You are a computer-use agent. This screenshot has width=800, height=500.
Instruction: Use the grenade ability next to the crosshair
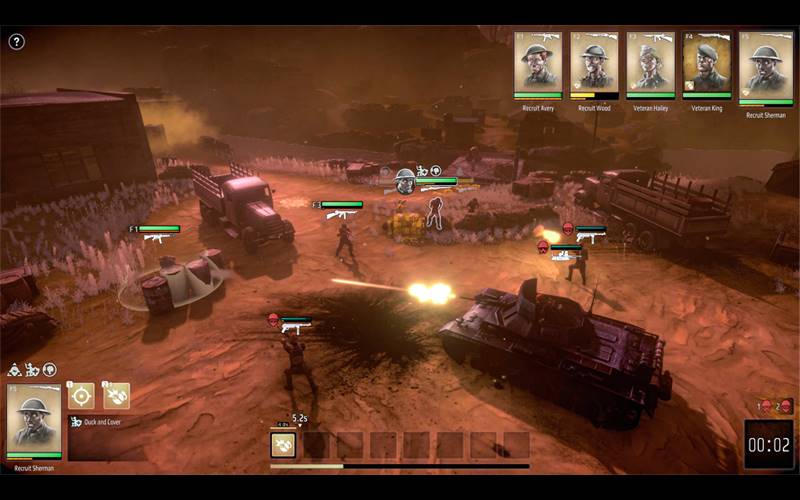coord(116,395)
